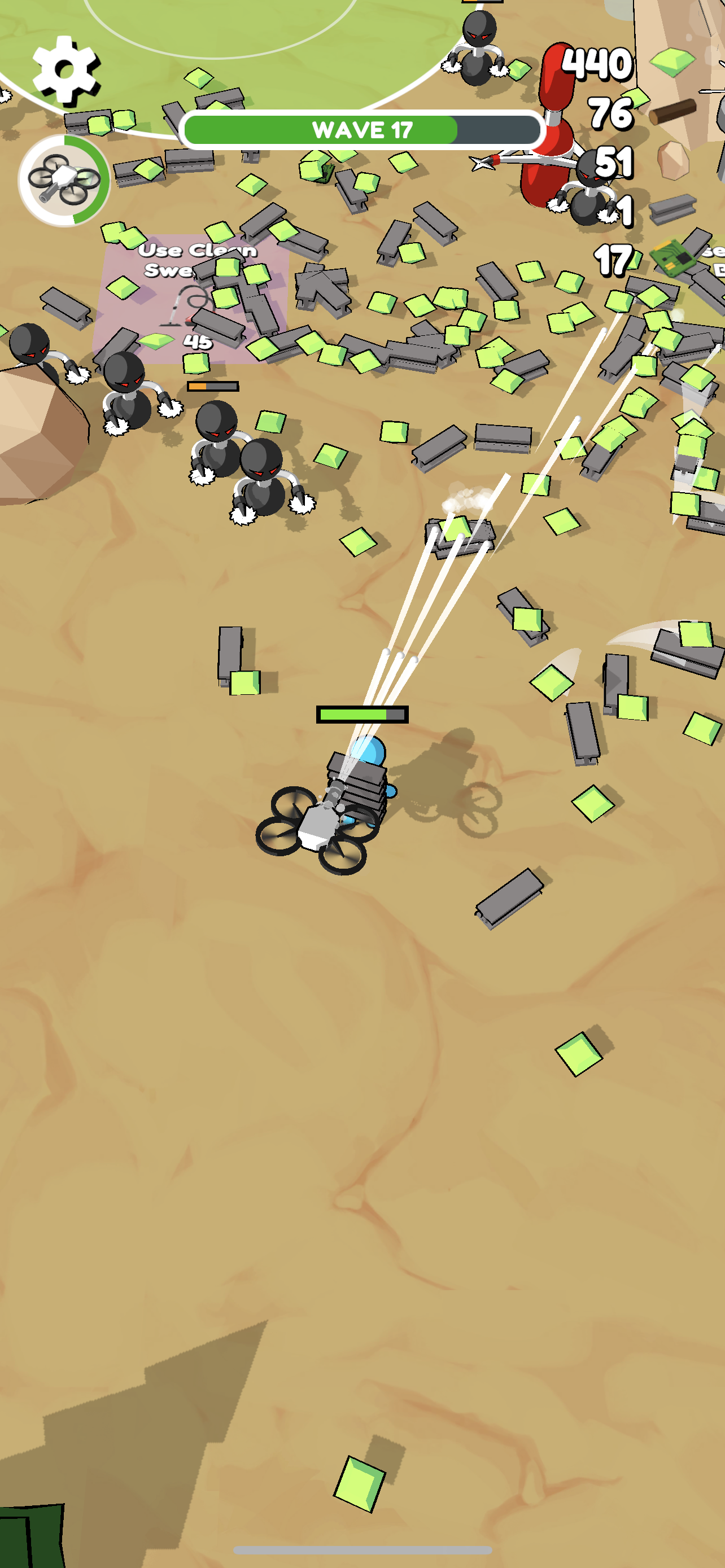
Task: Tap the green gem counter showing 440
Action: coord(597,64)
